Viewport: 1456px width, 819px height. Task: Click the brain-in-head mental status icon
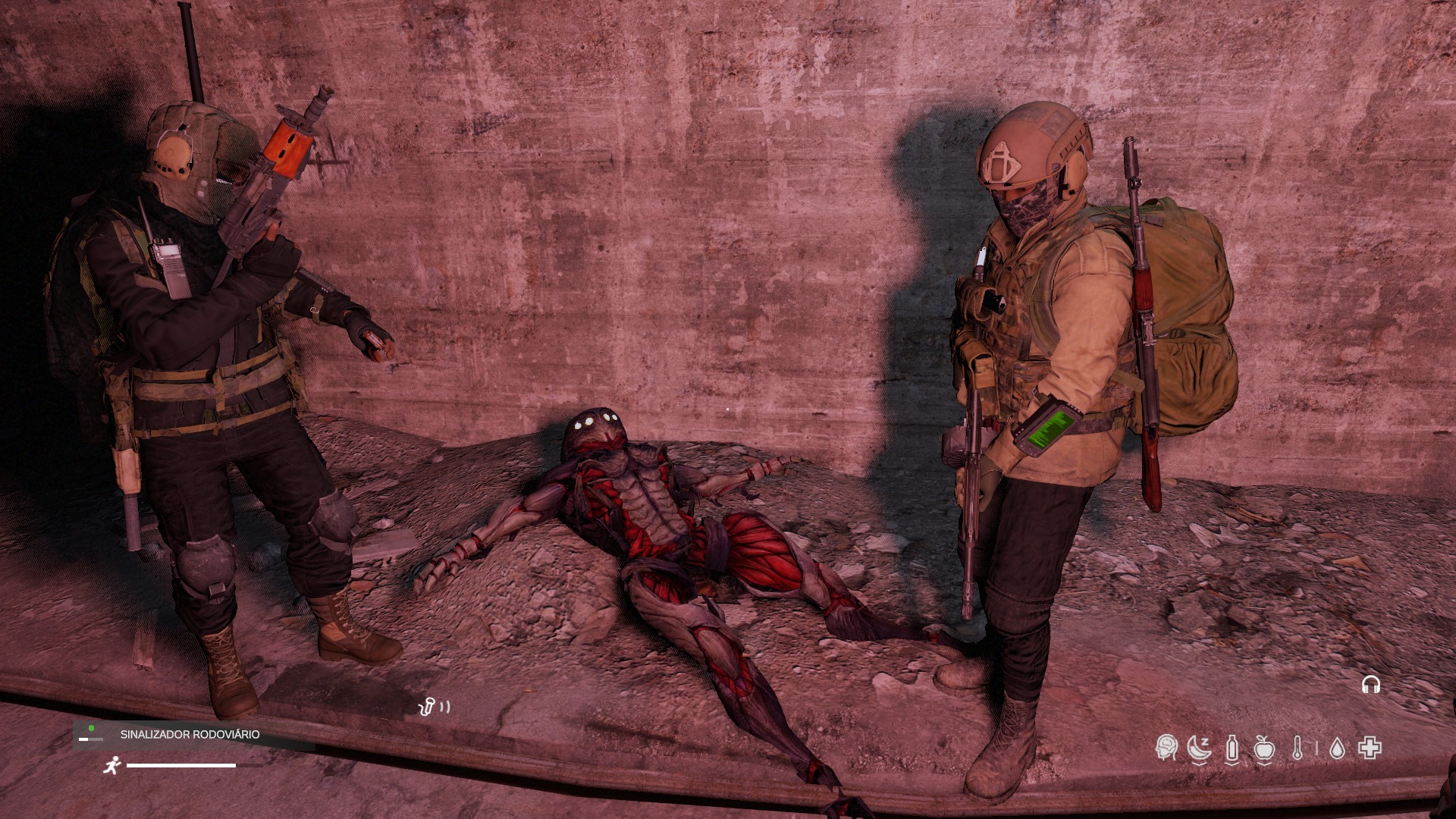(1166, 748)
